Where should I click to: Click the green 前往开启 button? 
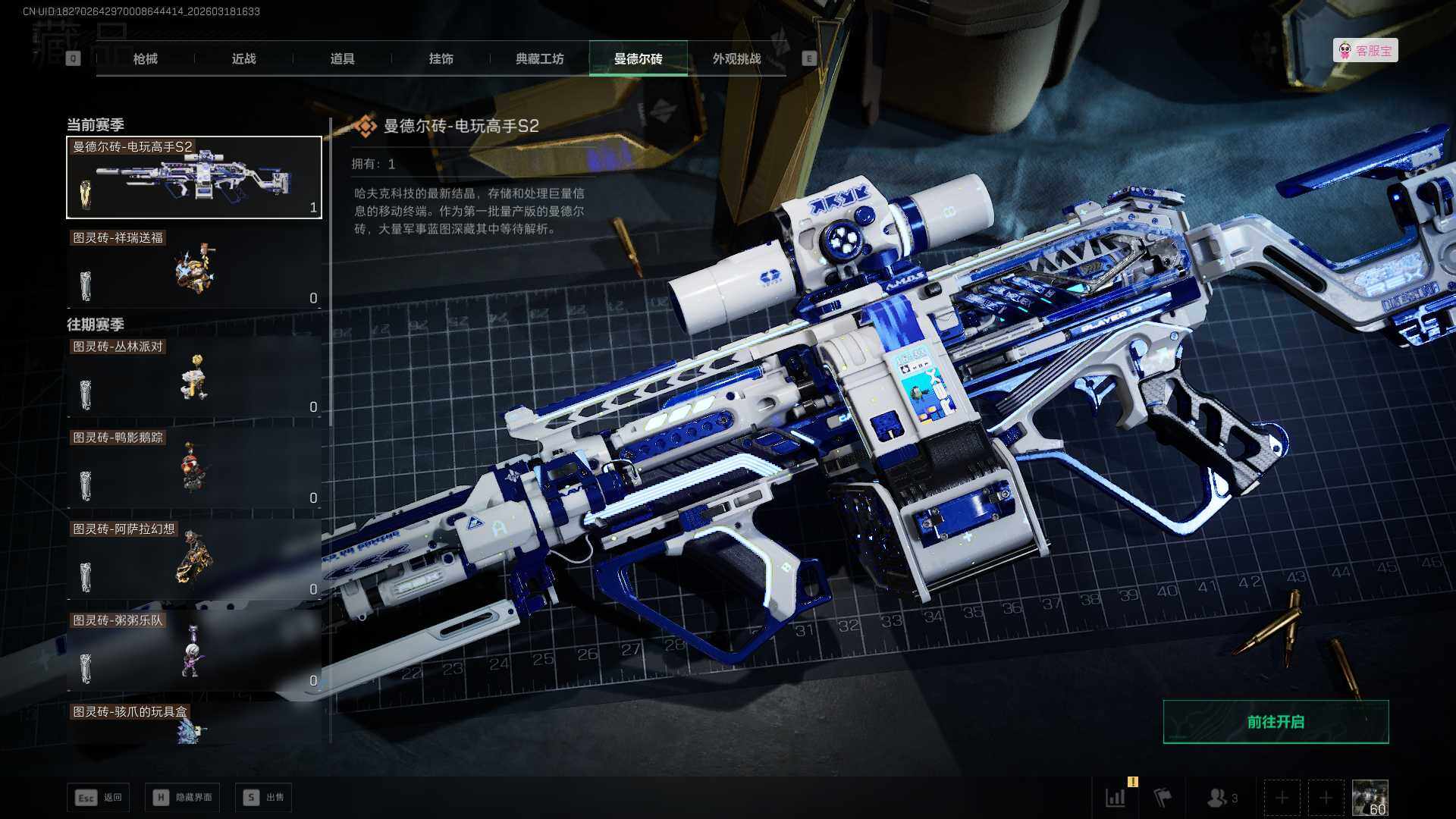[1276, 722]
